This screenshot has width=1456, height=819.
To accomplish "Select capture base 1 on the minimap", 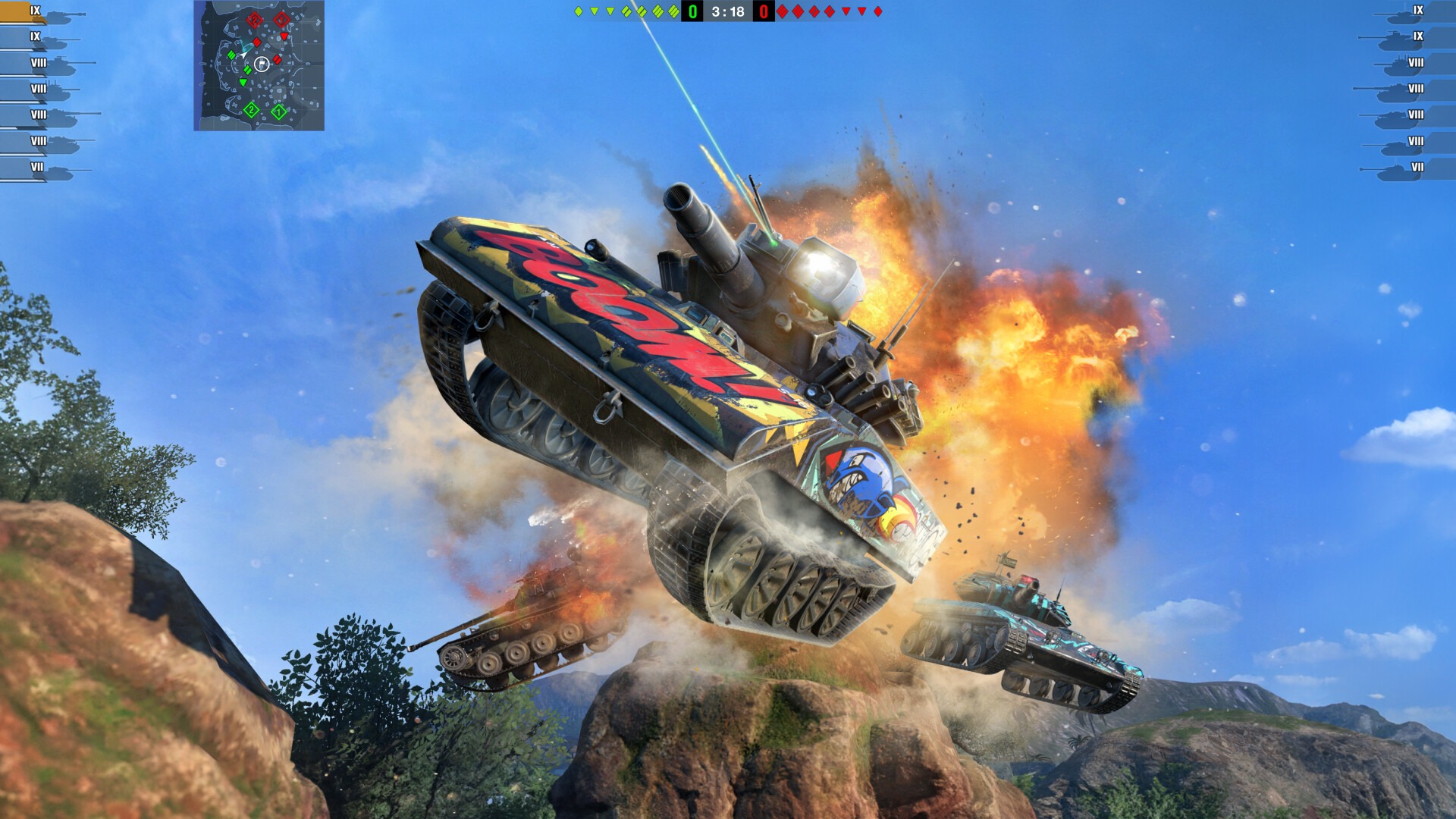I will coord(280,110).
